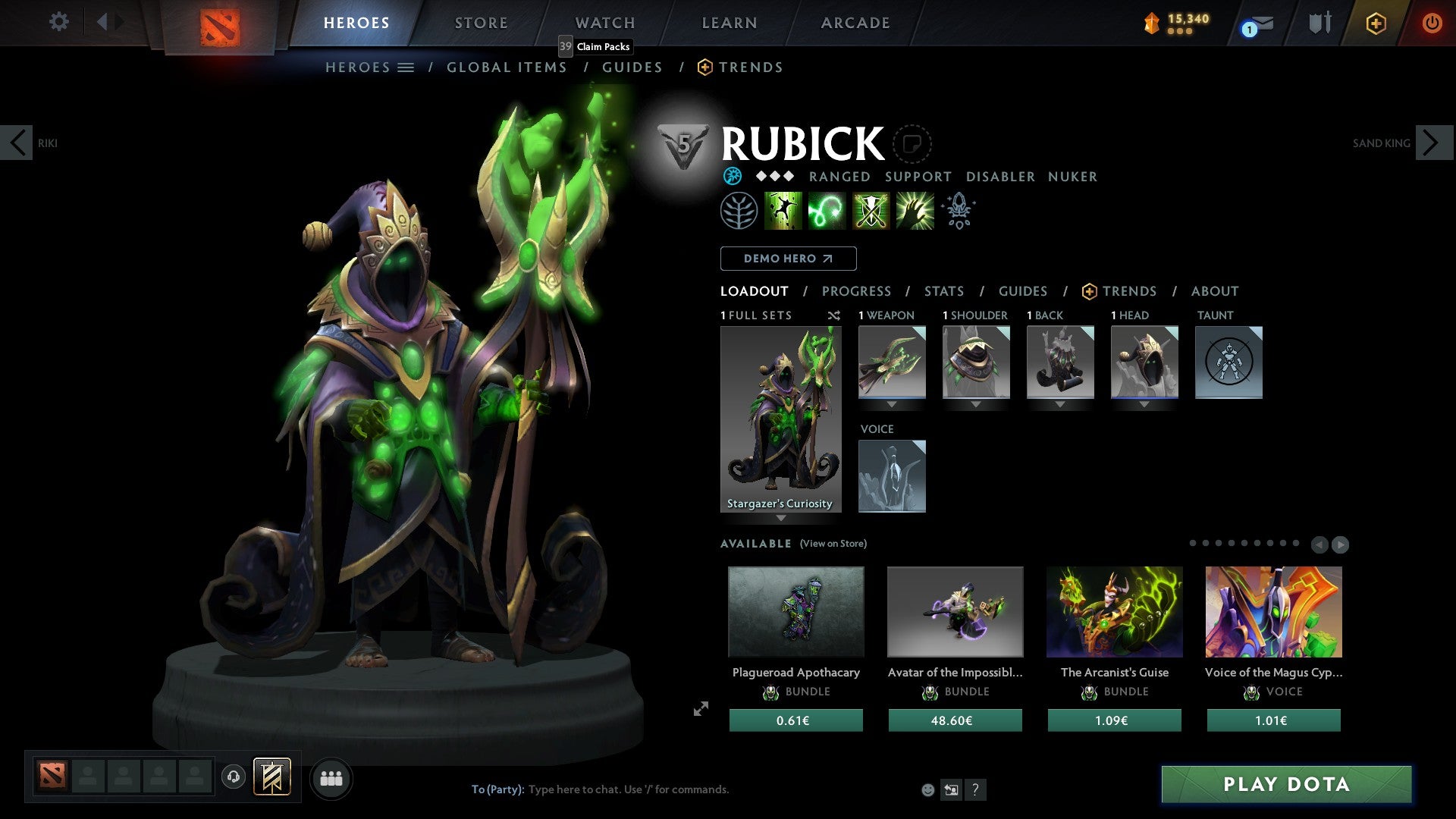Image resolution: width=1456 pixels, height=819 pixels.
Task: Click the PLAY DOTA button
Action: click(1285, 785)
